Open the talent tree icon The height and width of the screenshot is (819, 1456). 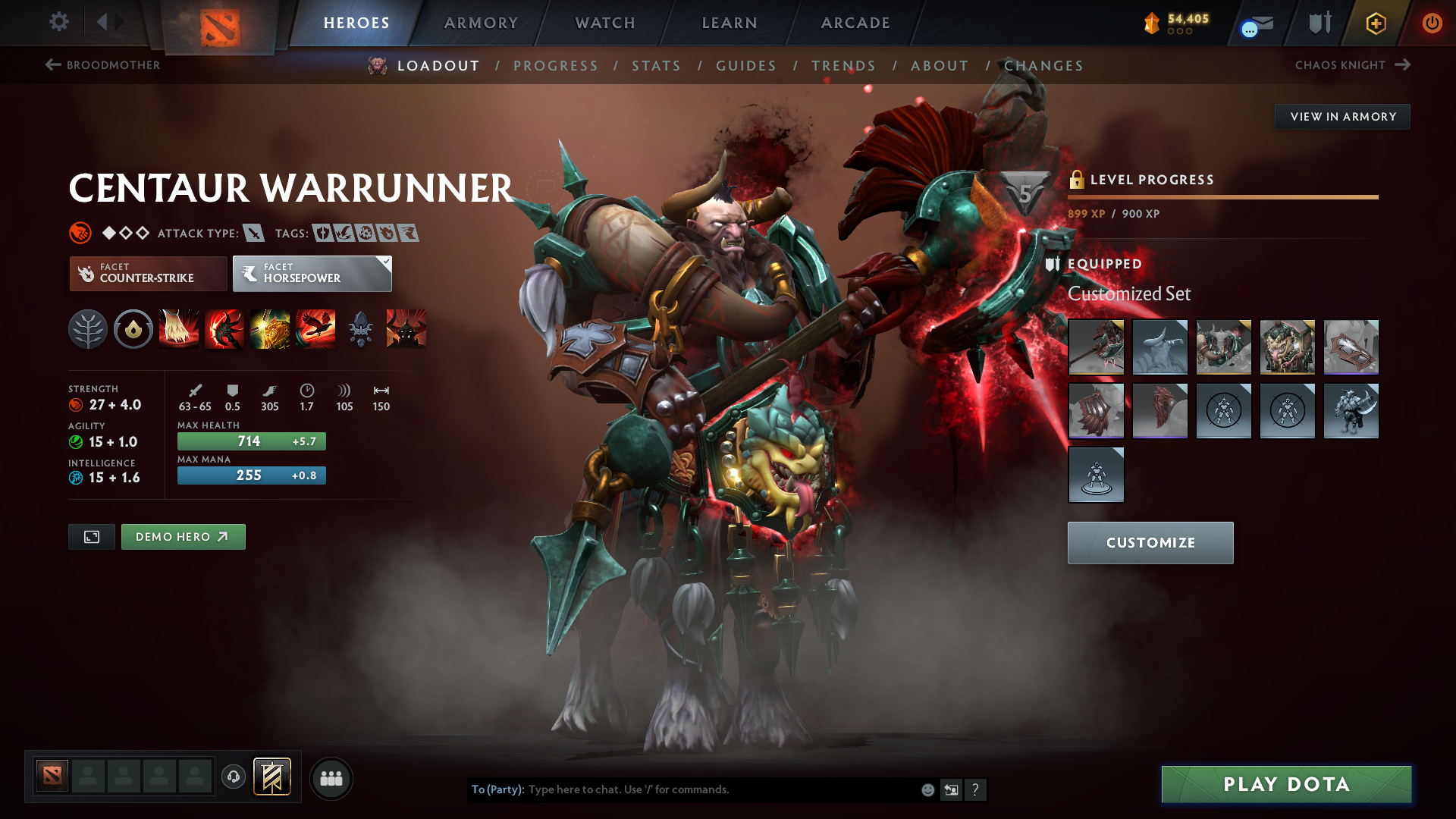click(88, 329)
